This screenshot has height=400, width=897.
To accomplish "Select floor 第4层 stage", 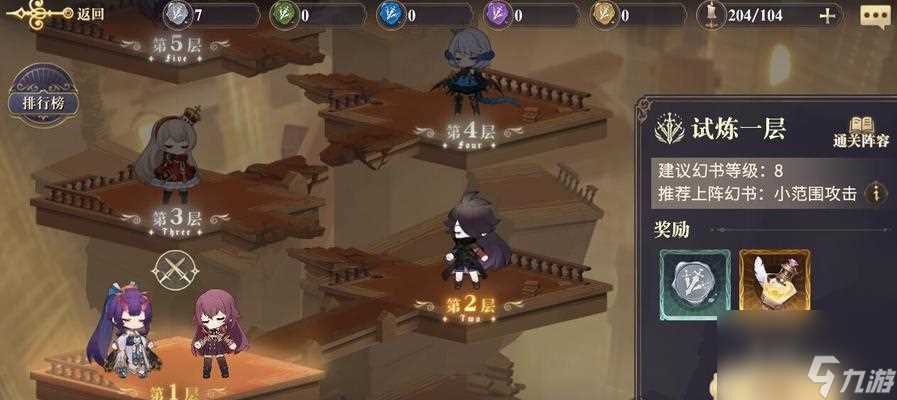I will [x=470, y=131].
